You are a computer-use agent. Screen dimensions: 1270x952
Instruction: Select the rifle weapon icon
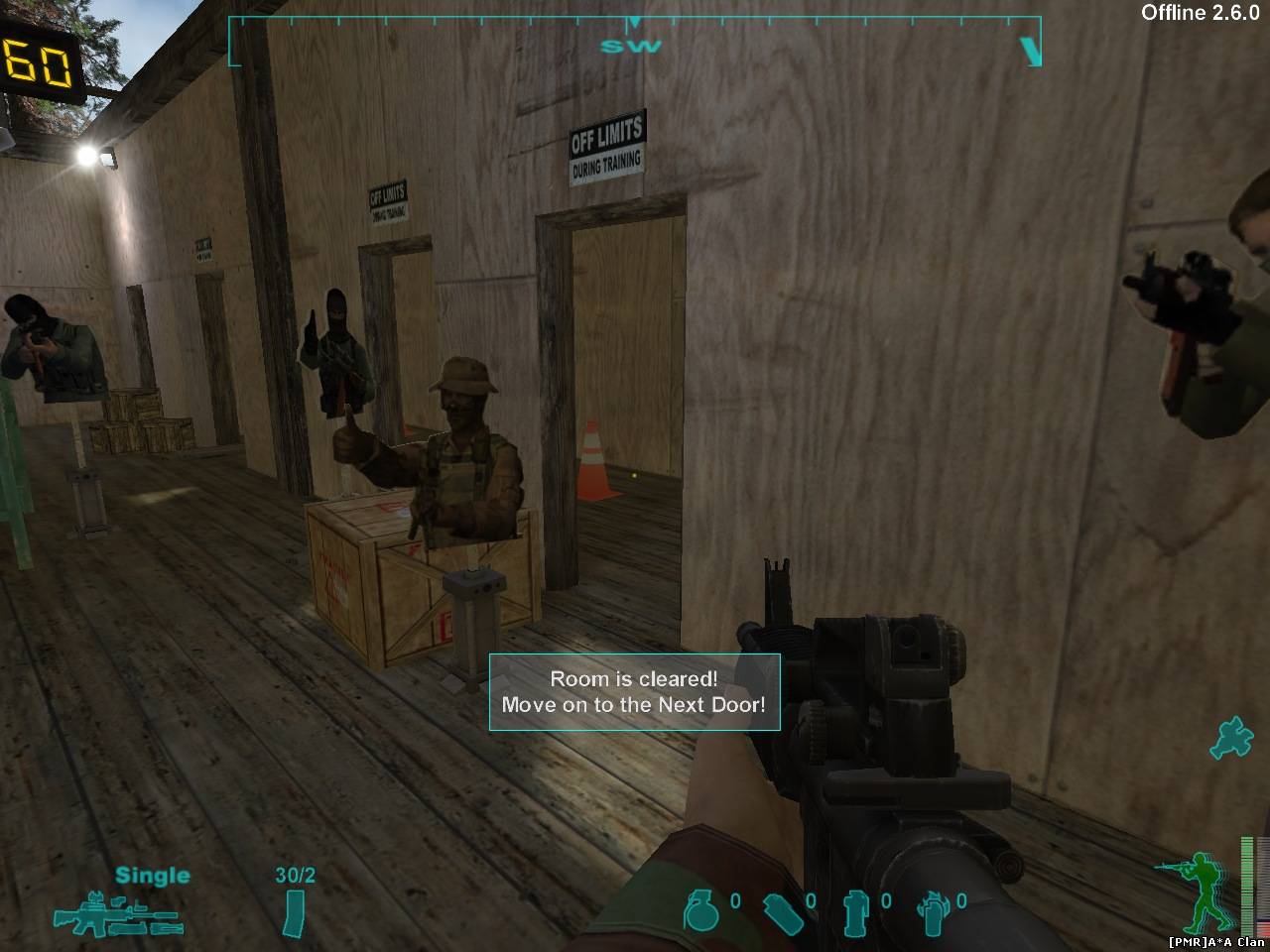[x=117, y=913]
